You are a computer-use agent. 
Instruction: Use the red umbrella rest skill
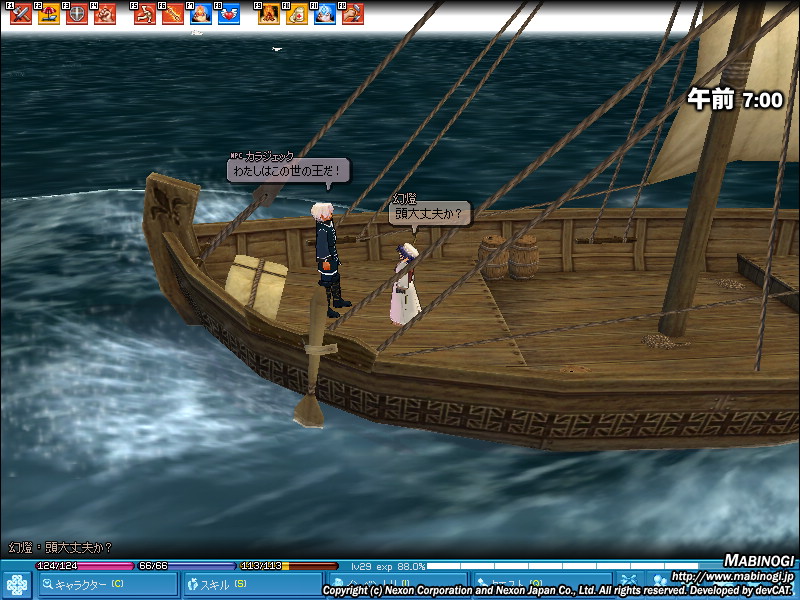(48, 15)
